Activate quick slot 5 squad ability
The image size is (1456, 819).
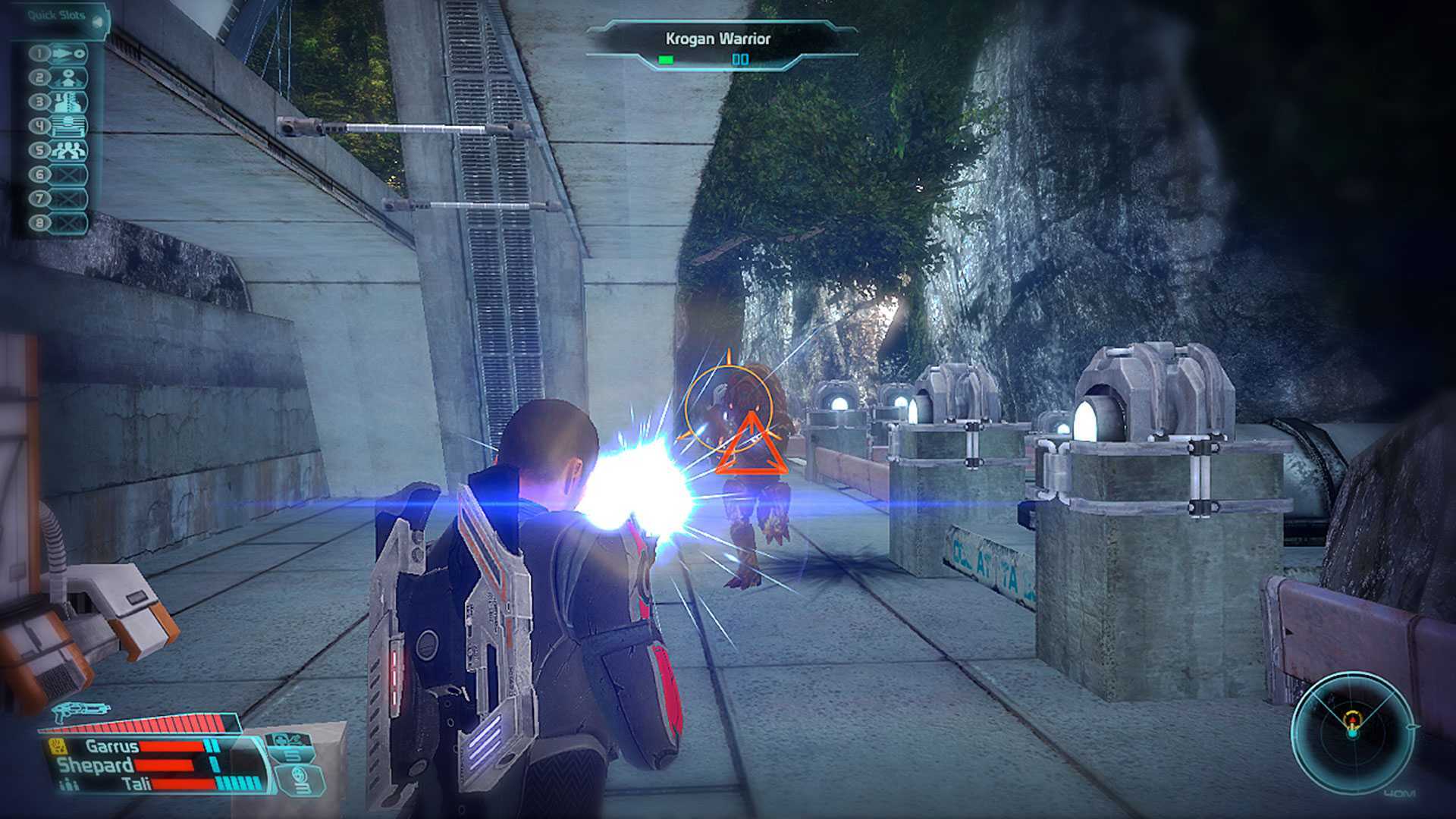pos(68,150)
